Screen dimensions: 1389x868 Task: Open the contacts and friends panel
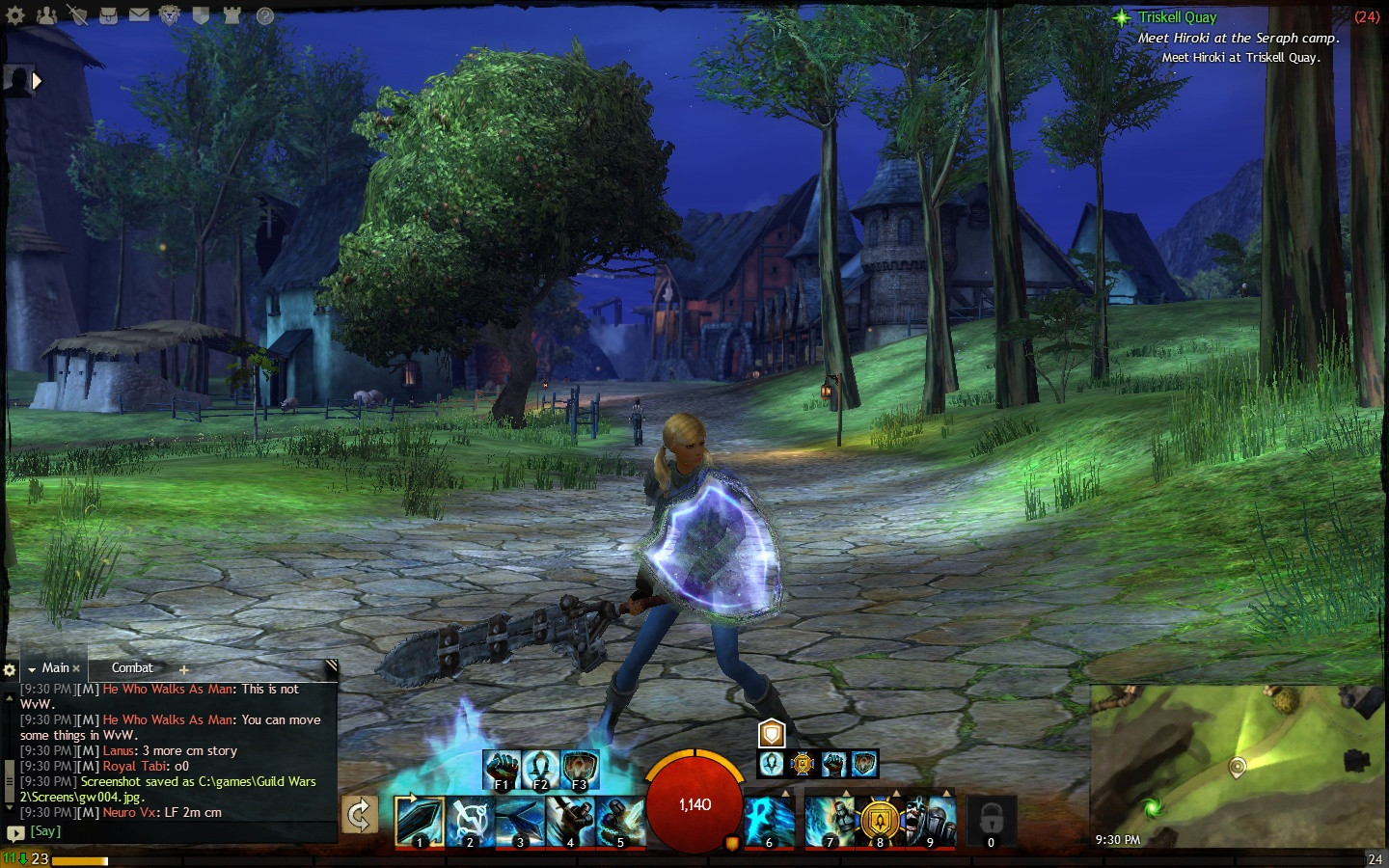point(45,15)
